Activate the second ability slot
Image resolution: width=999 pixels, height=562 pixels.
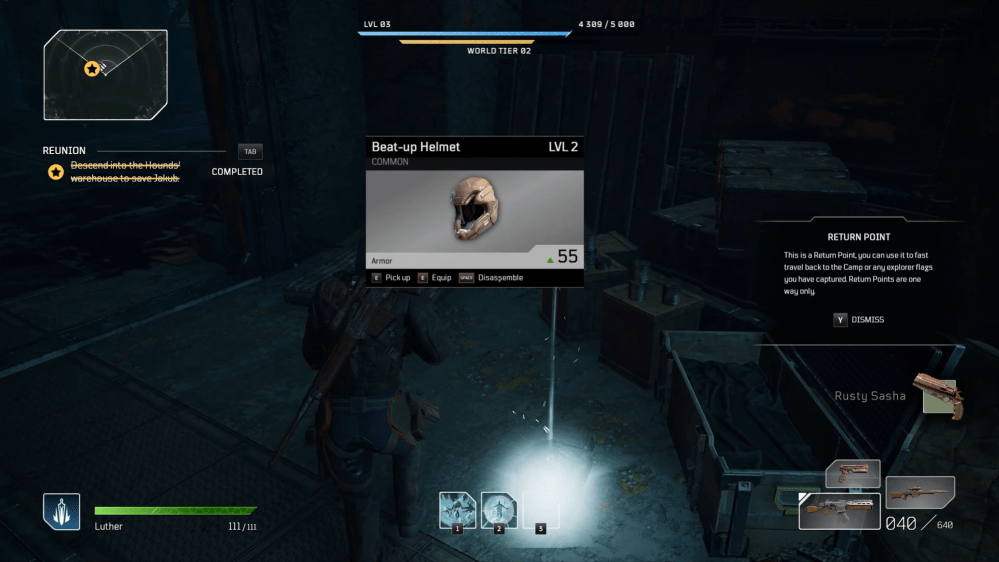pyautogui.click(x=499, y=510)
